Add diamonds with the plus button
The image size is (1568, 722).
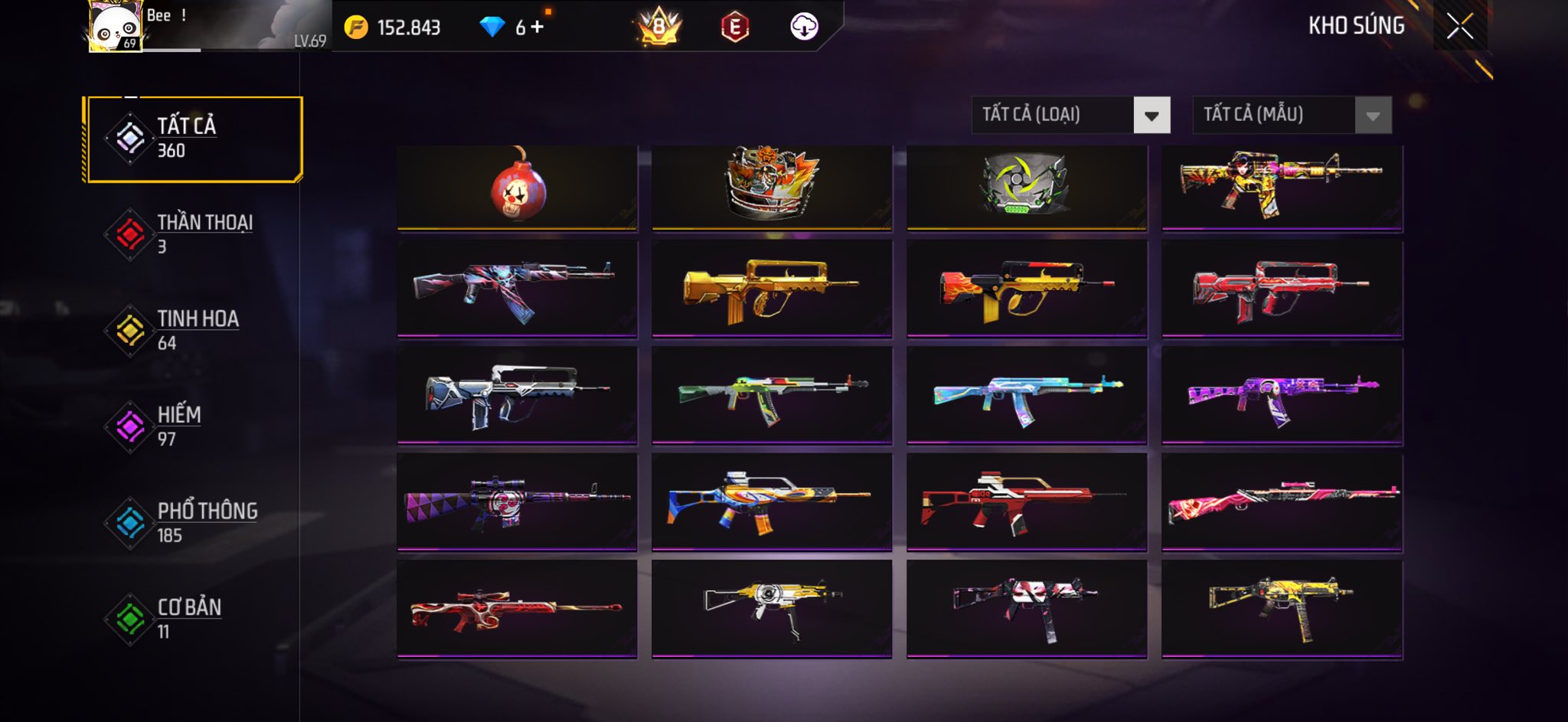[x=537, y=28]
